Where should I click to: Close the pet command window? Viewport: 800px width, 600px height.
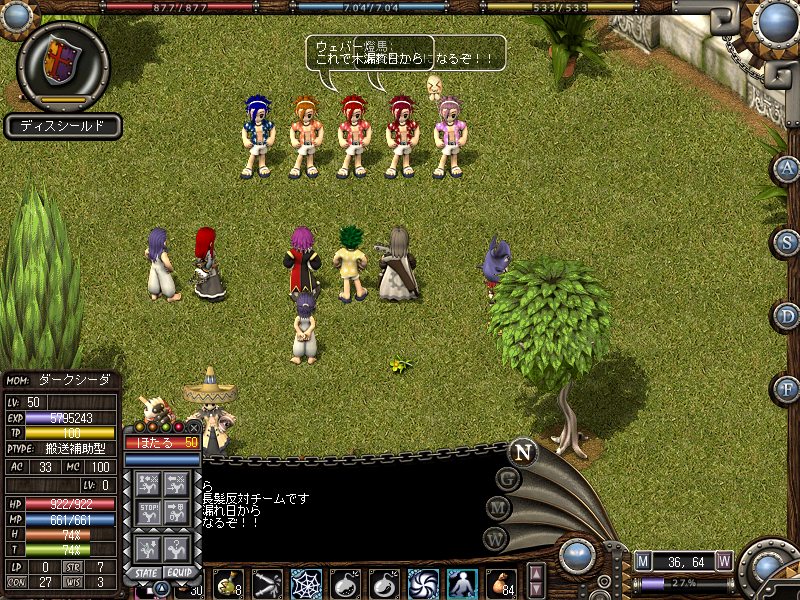tap(193, 427)
